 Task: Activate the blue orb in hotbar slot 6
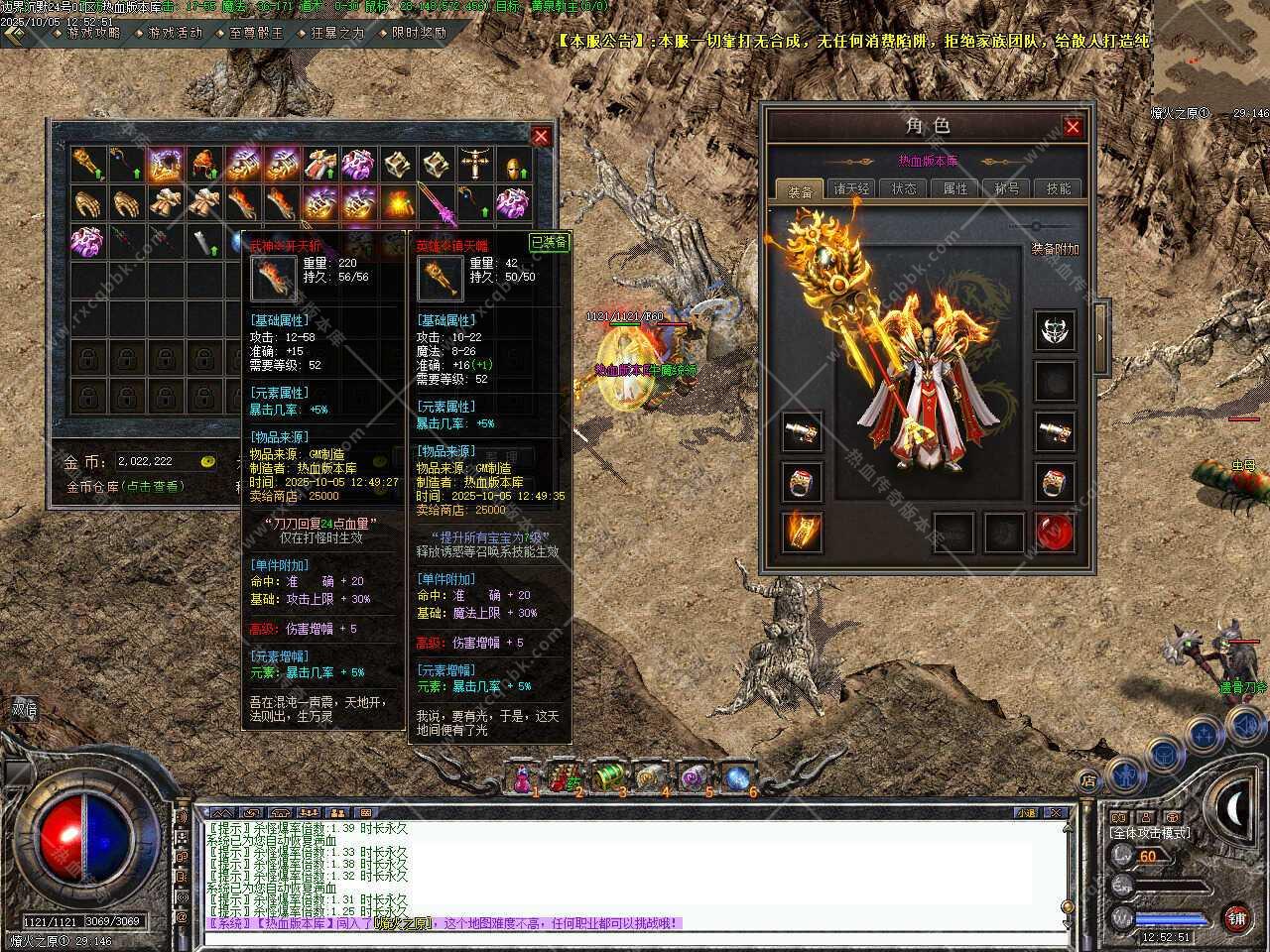(x=737, y=778)
